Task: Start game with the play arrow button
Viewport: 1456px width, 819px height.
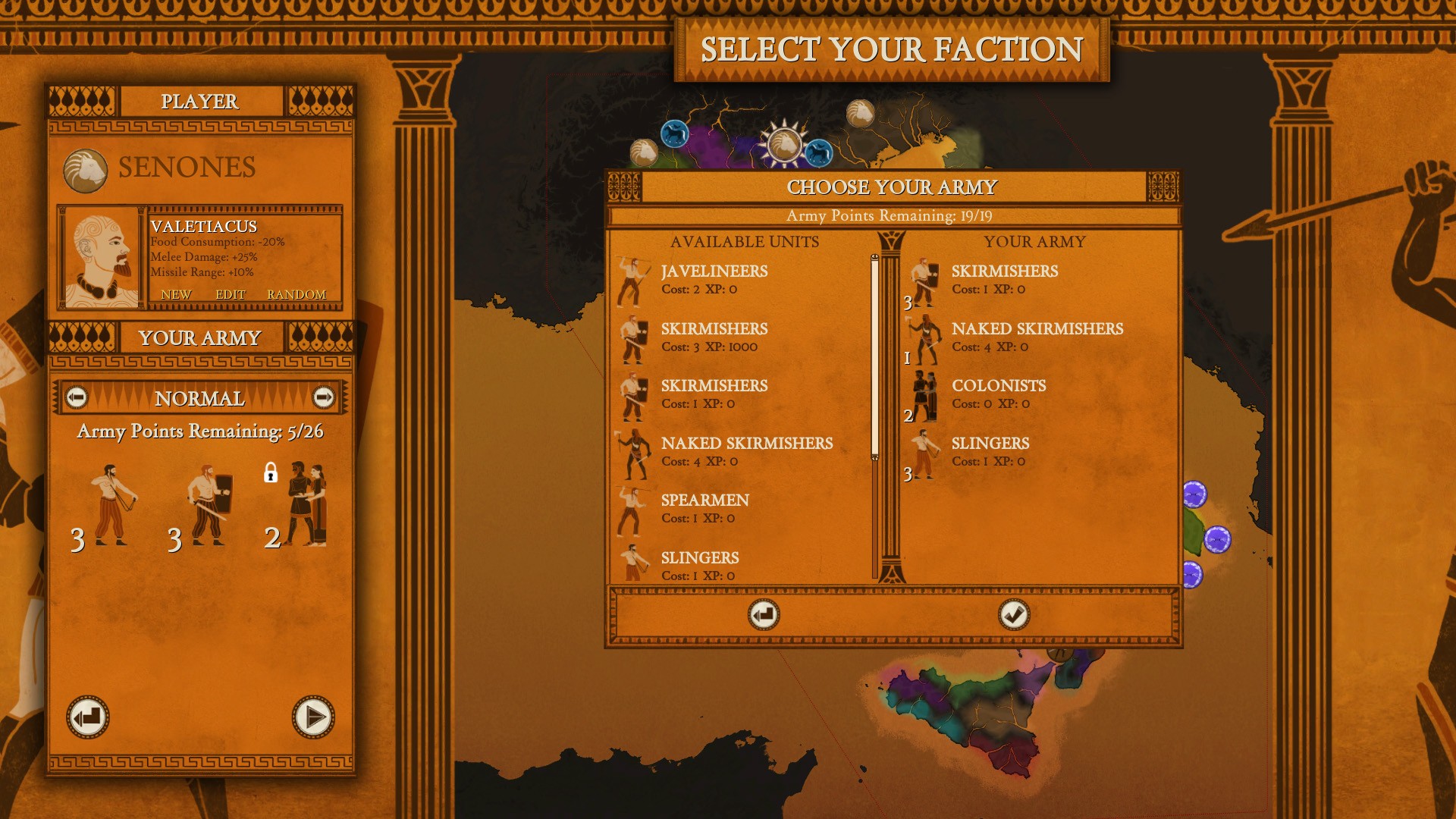Action: 313,717
